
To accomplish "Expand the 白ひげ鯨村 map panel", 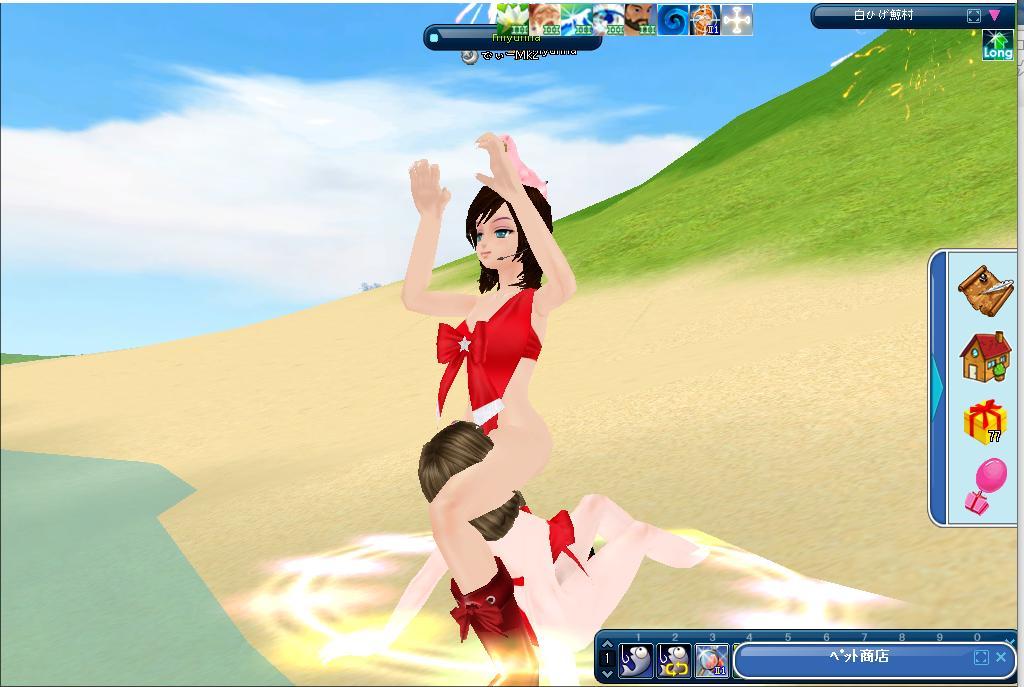I will pyautogui.click(x=974, y=16).
